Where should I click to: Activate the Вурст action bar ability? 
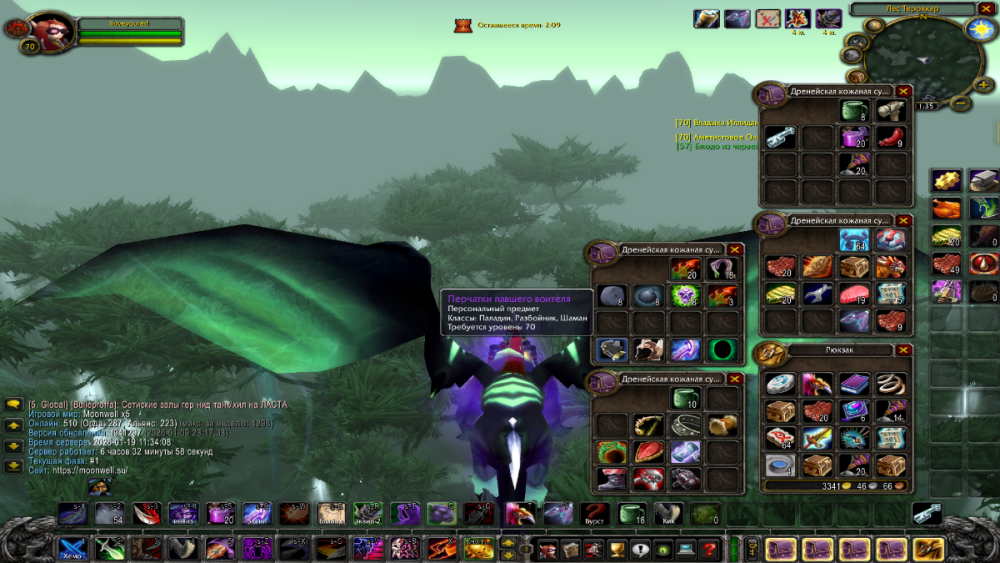coord(595,514)
